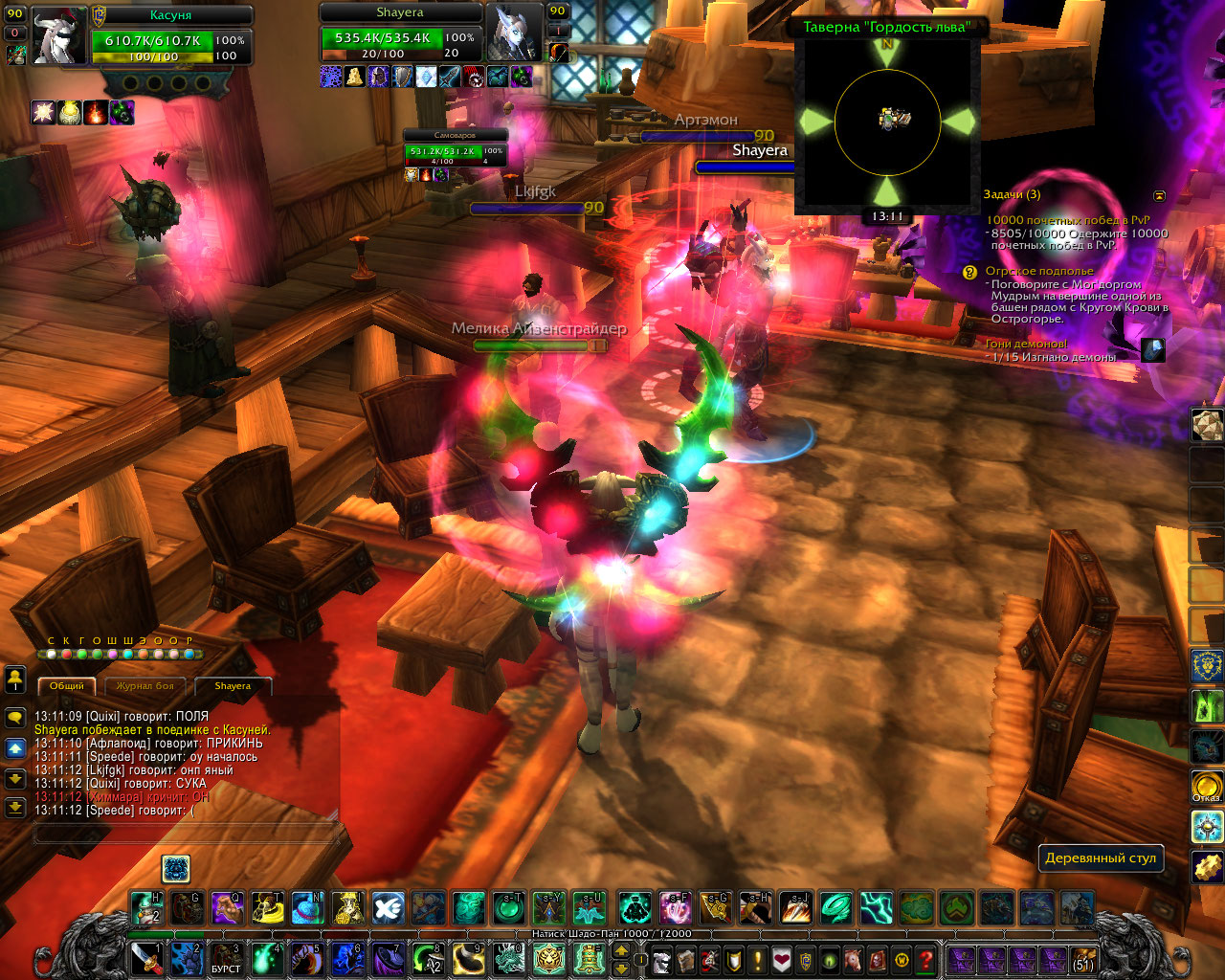Viewport: 1225px width, 980px height.
Task: Click the minimap
Action: pyautogui.click(x=887, y=122)
